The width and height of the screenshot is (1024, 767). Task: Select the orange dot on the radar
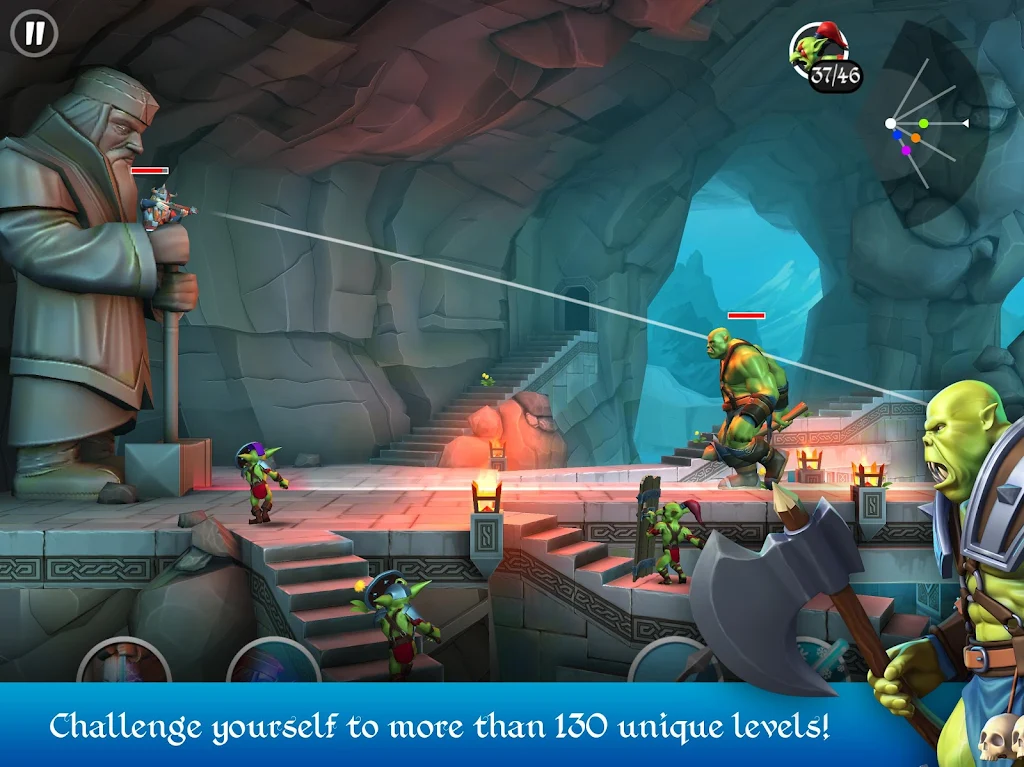click(x=915, y=138)
